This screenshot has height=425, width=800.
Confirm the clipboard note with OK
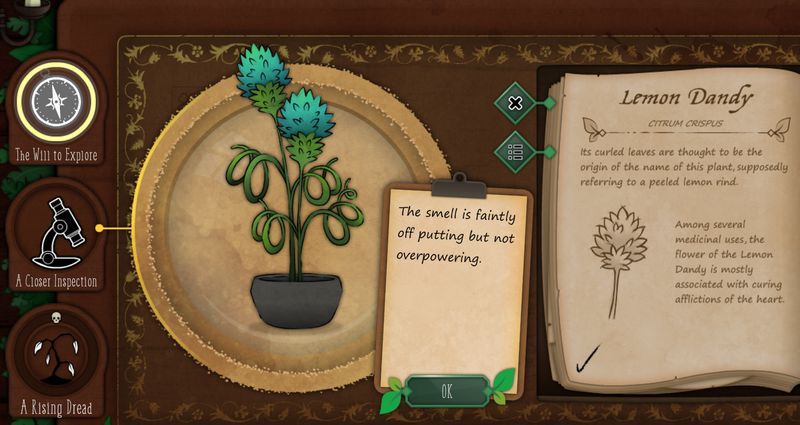coord(446,391)
